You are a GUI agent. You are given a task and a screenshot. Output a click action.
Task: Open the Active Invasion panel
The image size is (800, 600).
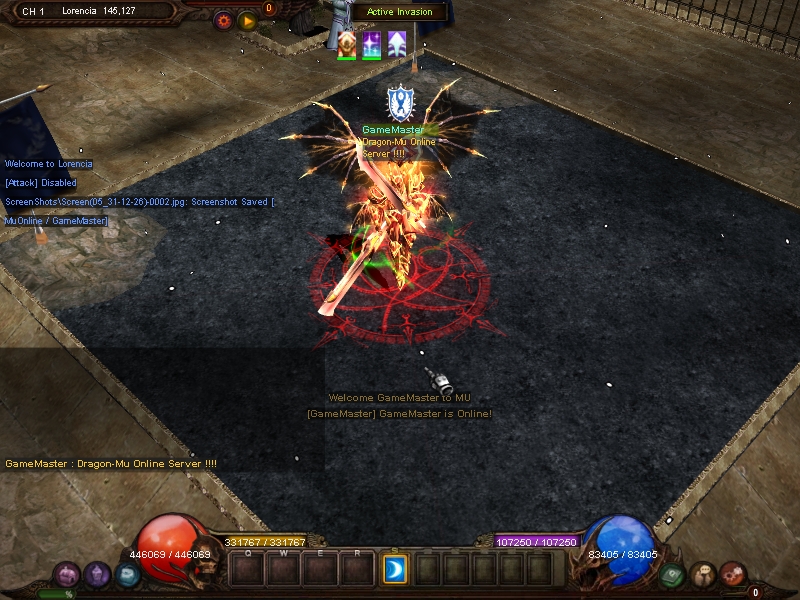coord(399,12)
